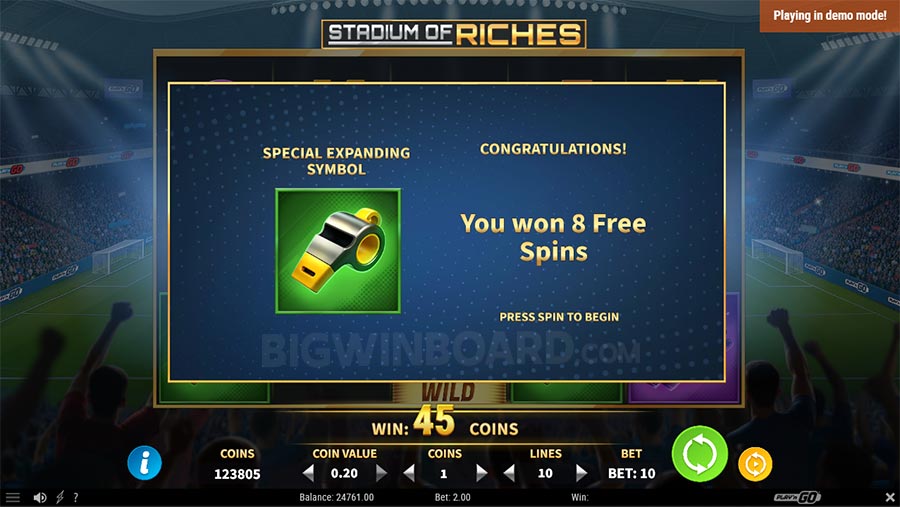Decrease the coin value
Screen dimensions: 900x507
308,473
